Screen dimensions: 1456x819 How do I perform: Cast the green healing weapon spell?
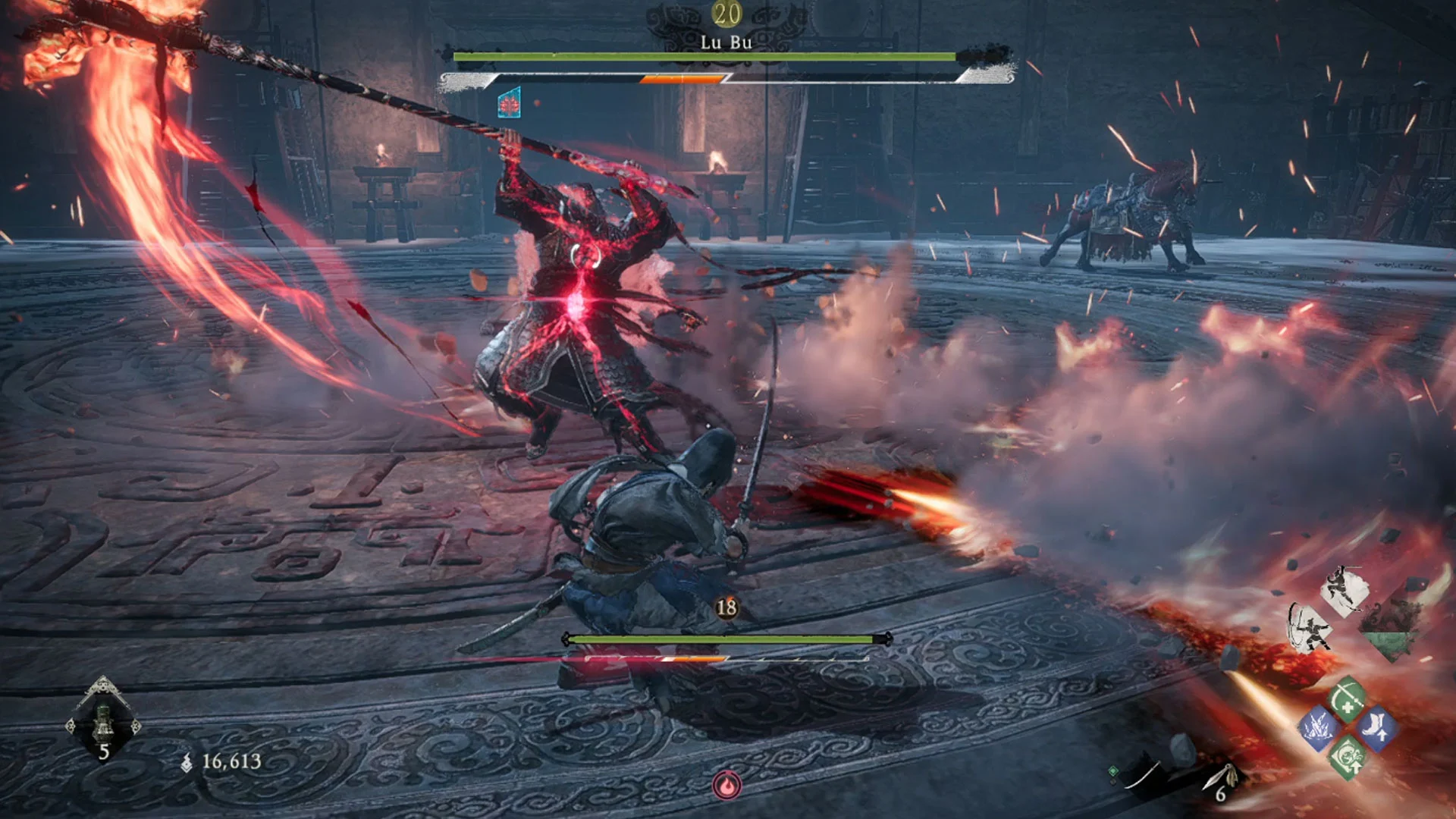click(1348, 698)
